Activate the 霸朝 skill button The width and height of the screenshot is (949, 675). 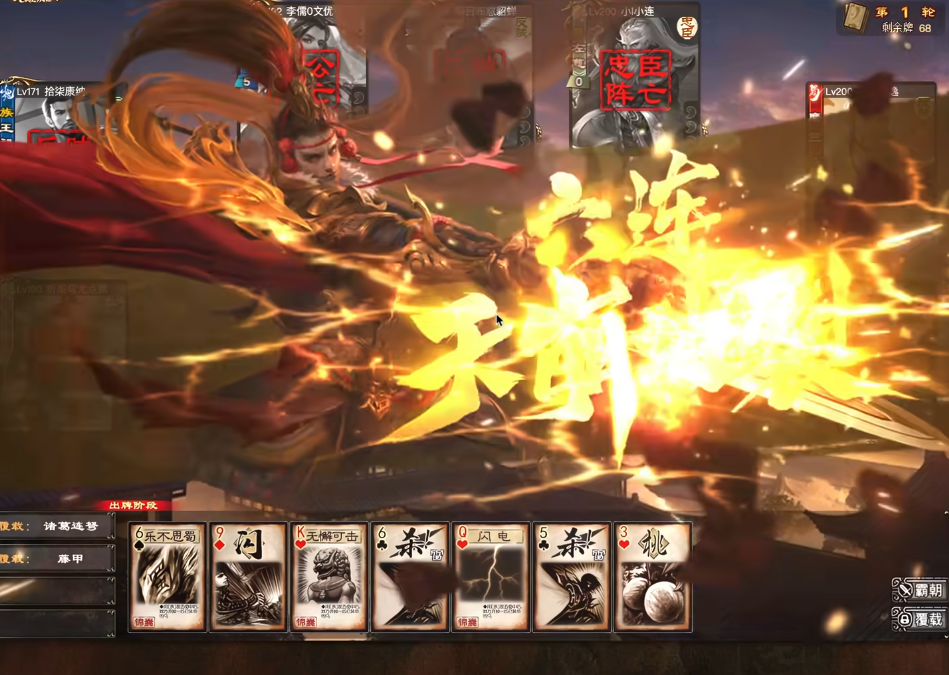coord(919,590)
